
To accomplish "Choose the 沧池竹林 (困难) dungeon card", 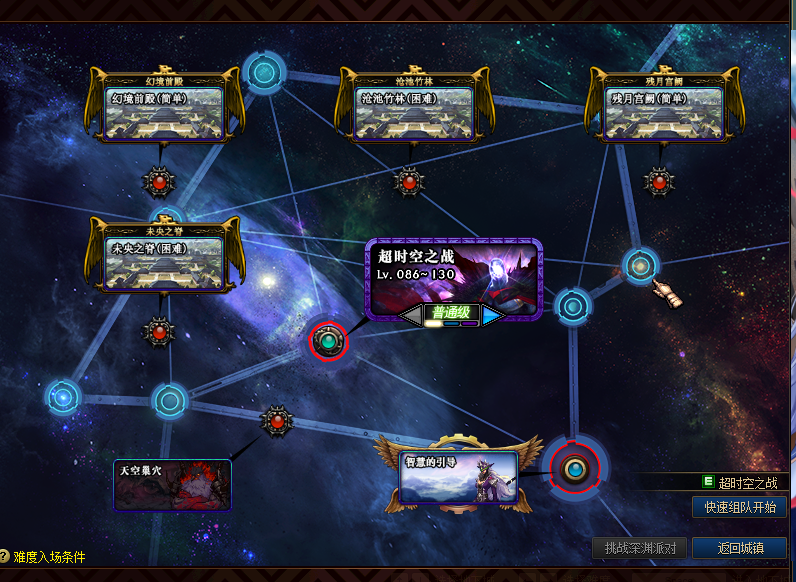I will (x=414, y=112).
